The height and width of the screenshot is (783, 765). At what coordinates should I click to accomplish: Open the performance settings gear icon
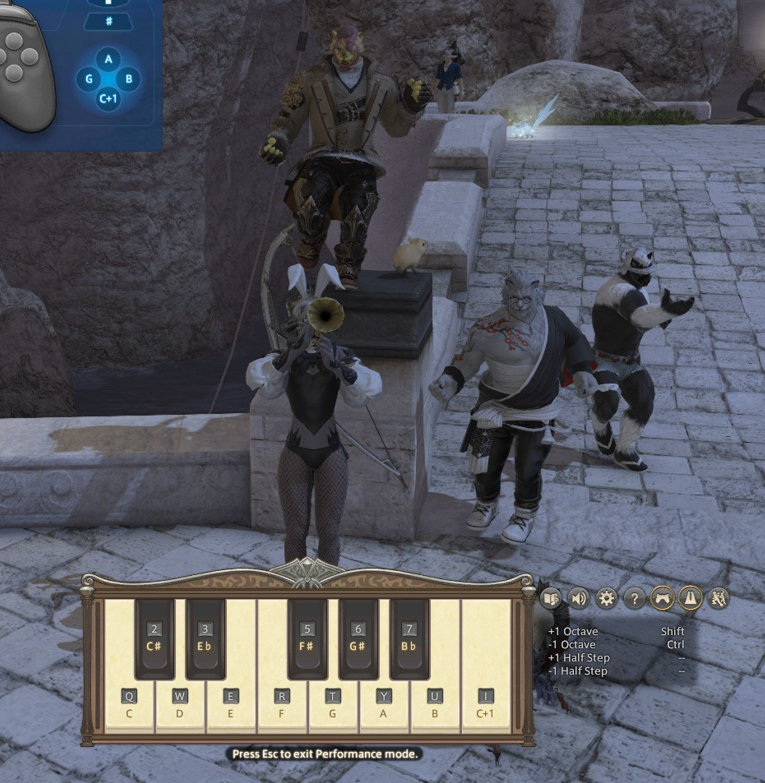click(606, 598)
